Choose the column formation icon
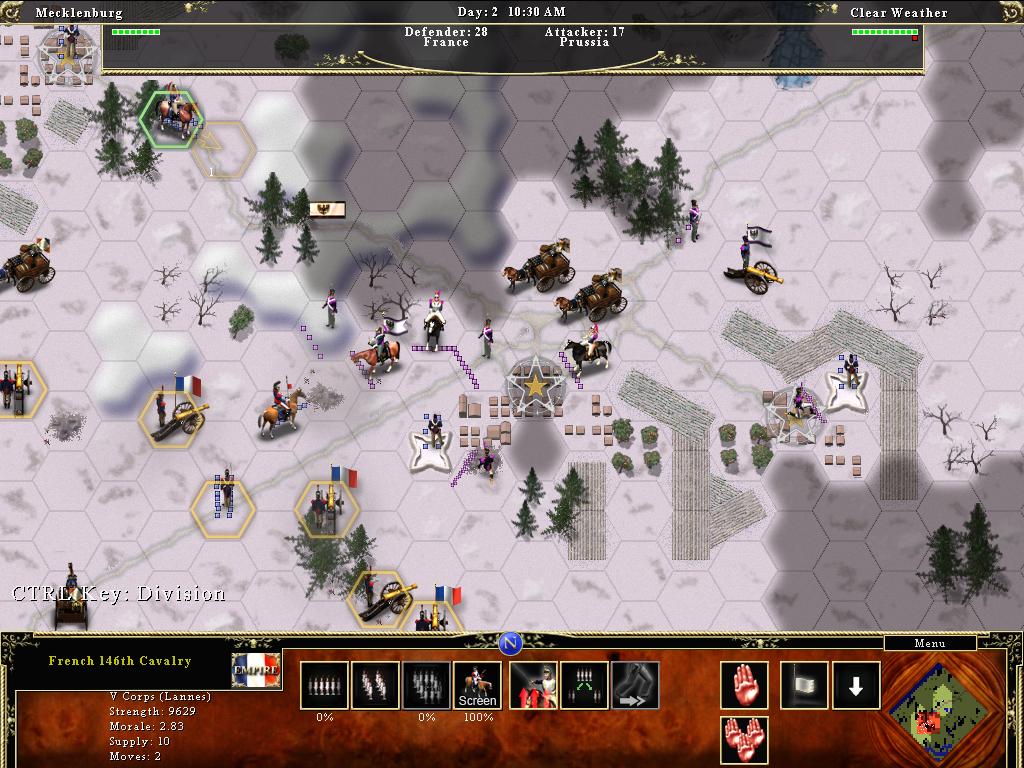1024x768 pixels. [x=375, y=686]
